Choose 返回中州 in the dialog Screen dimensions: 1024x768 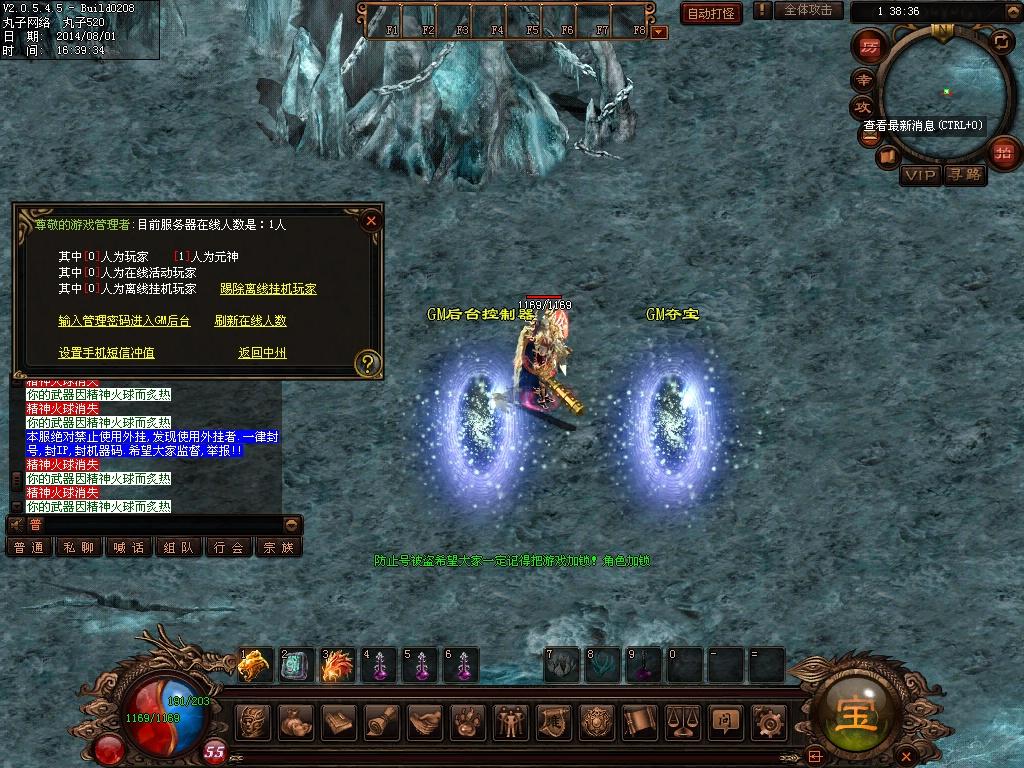tap(262, 353)
